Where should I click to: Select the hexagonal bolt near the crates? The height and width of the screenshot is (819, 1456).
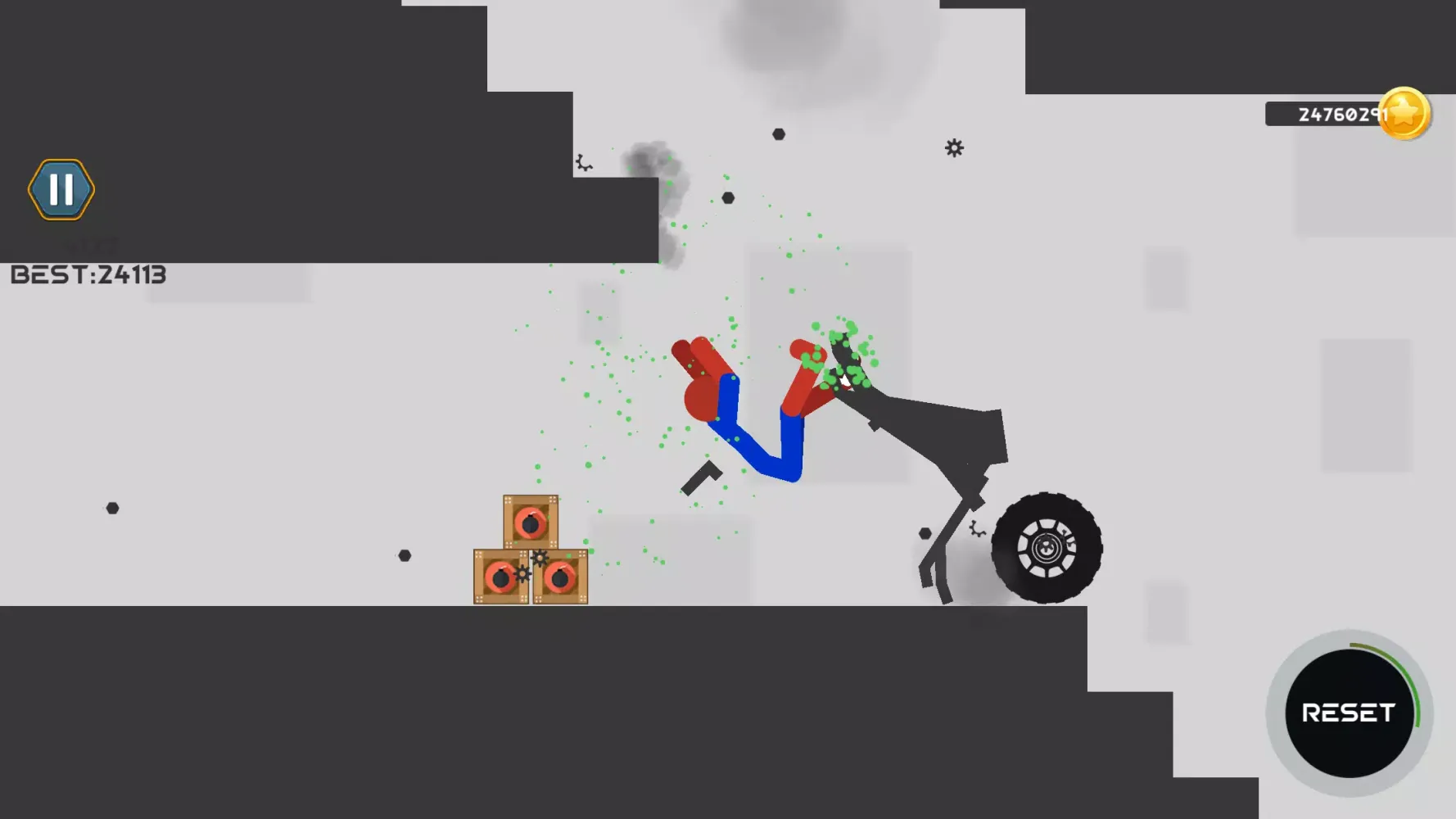[403, 555]
